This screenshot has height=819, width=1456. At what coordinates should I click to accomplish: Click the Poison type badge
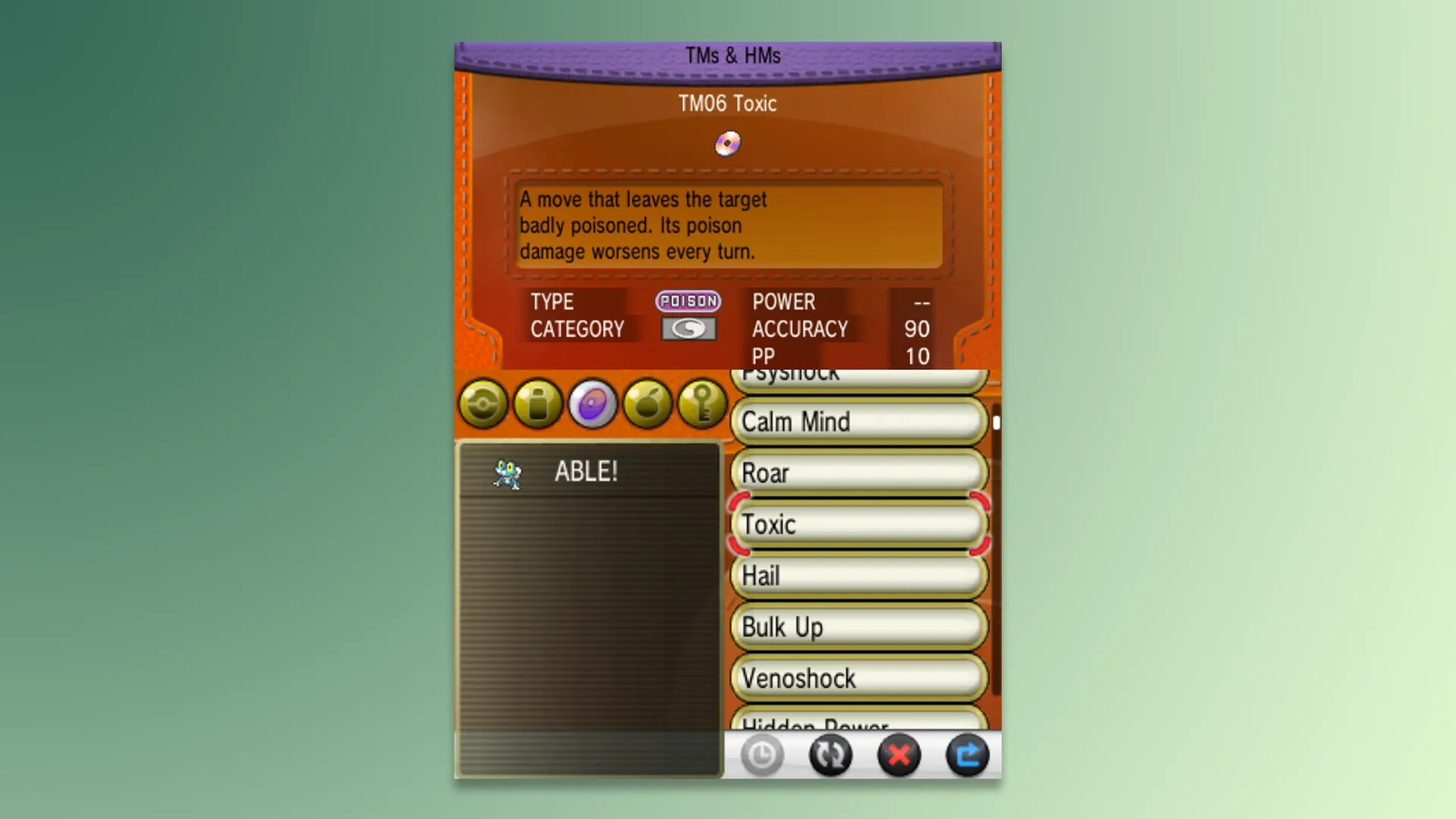click(688, 302)
